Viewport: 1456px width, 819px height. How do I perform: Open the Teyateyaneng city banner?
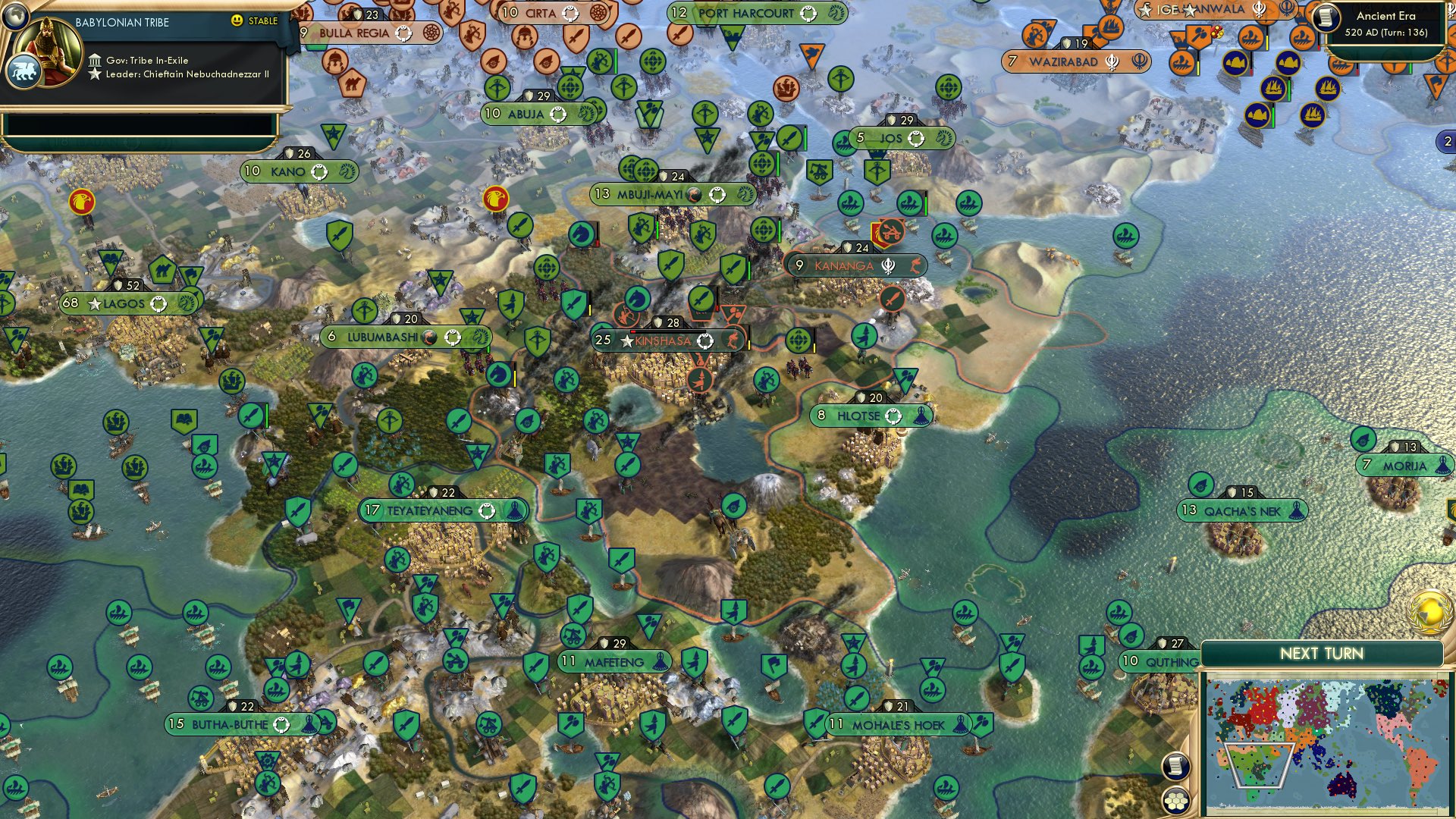pos(428,510)
